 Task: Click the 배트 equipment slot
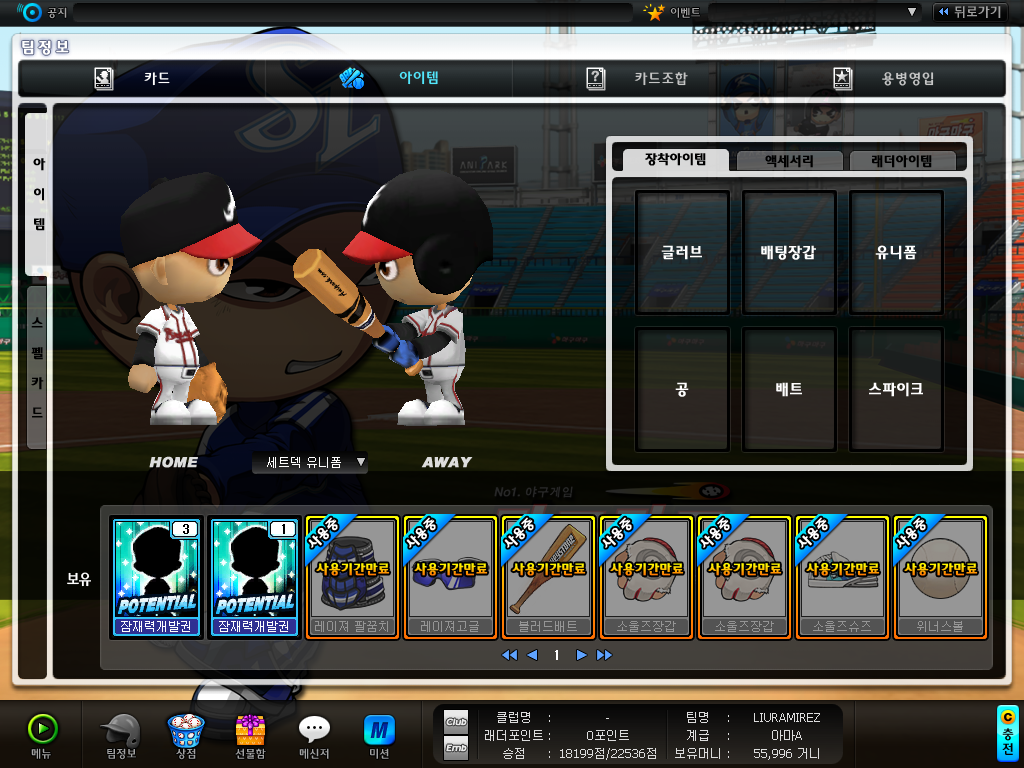click(789, 388)
